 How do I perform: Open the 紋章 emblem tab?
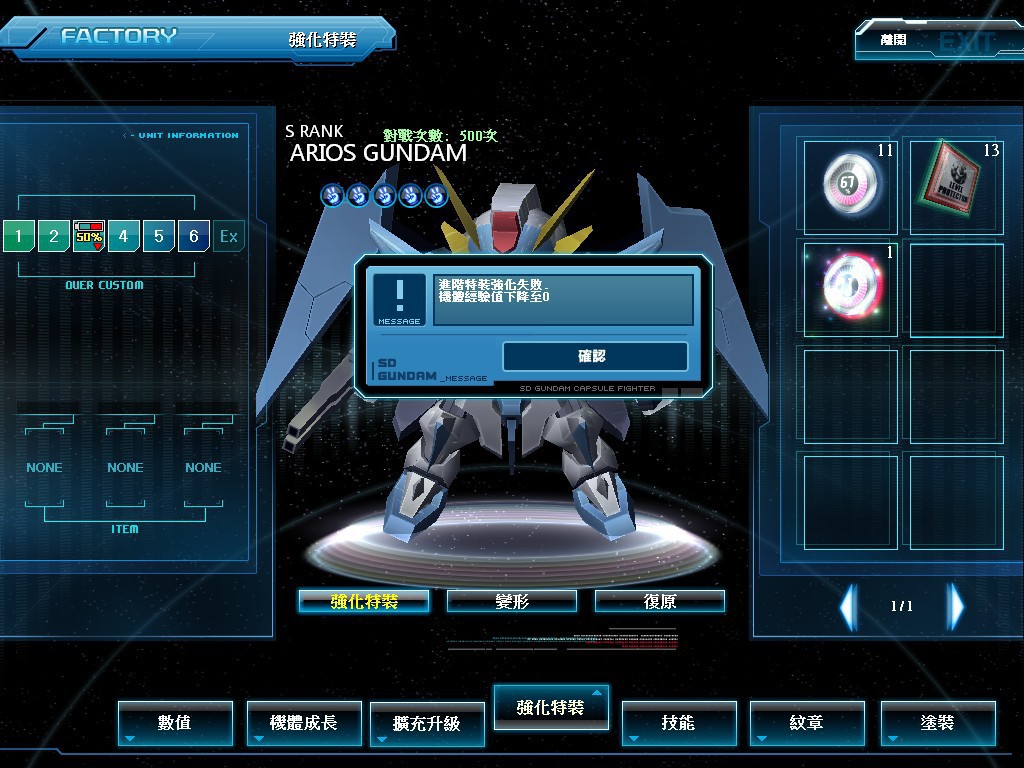tap(807, 722)
